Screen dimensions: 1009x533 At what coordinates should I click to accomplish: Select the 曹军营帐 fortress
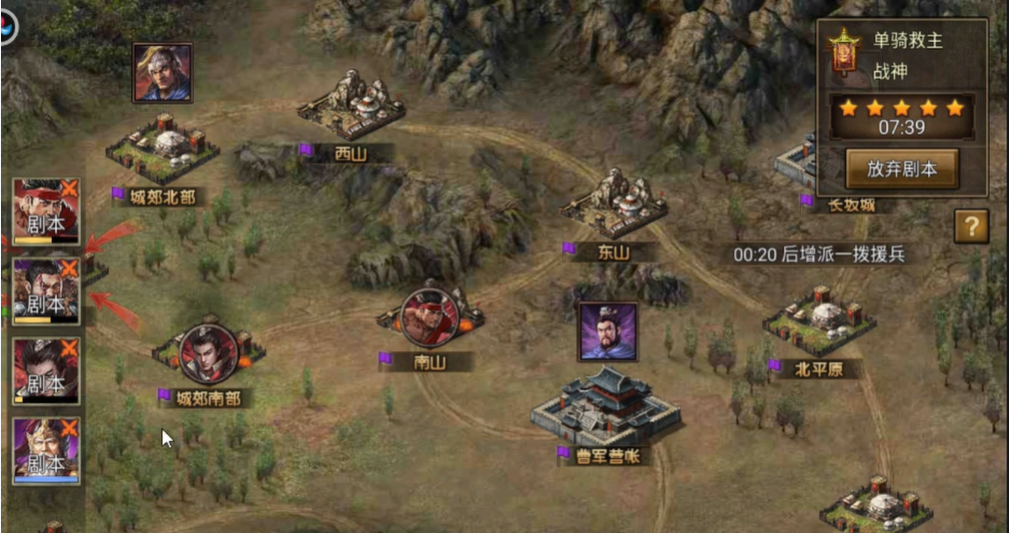click(x=607, y=406)
